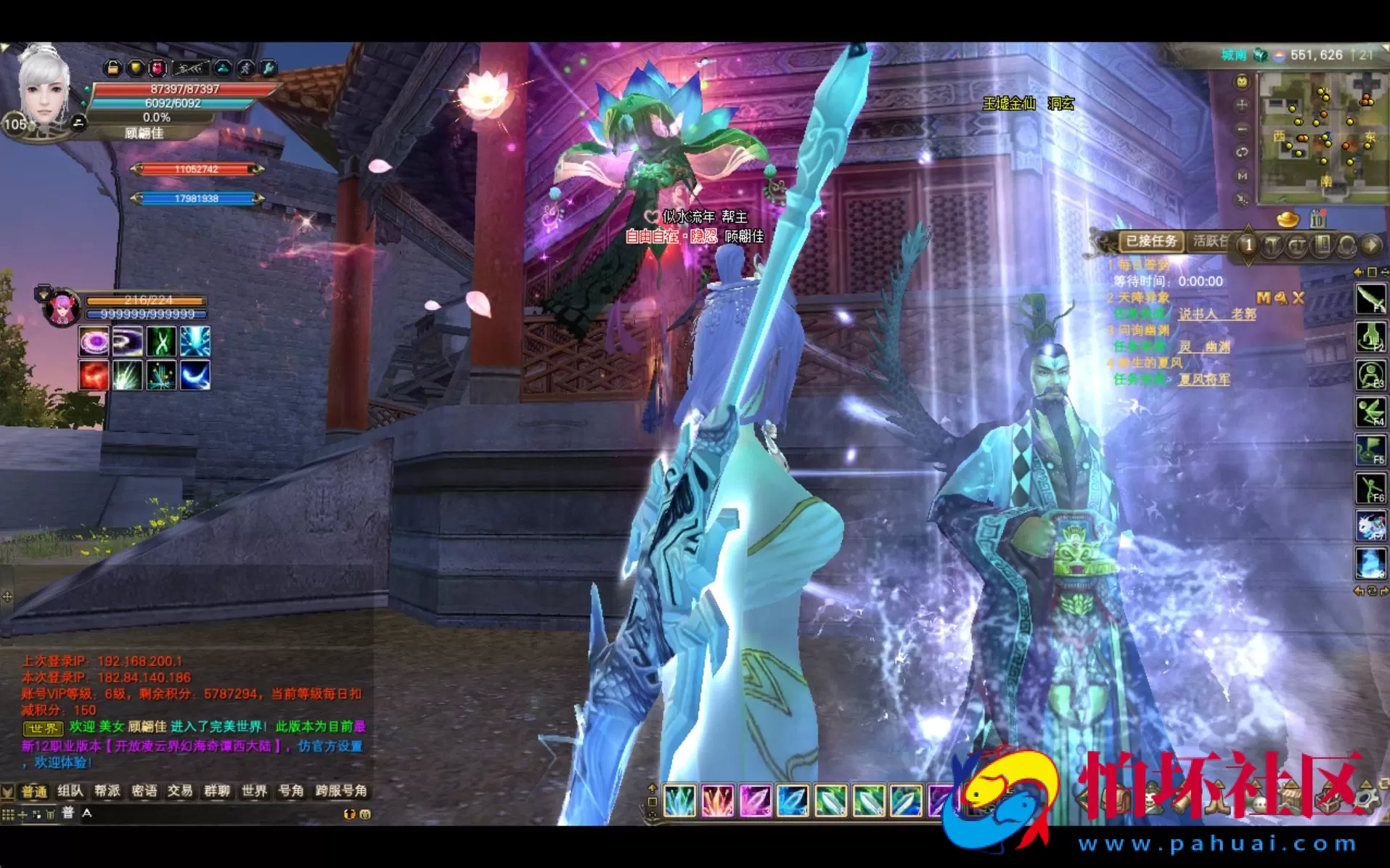Select the 世界 world chat tab
This screenshot has height=868, width=1390.
pyautogui.click(x=254, y=790)
